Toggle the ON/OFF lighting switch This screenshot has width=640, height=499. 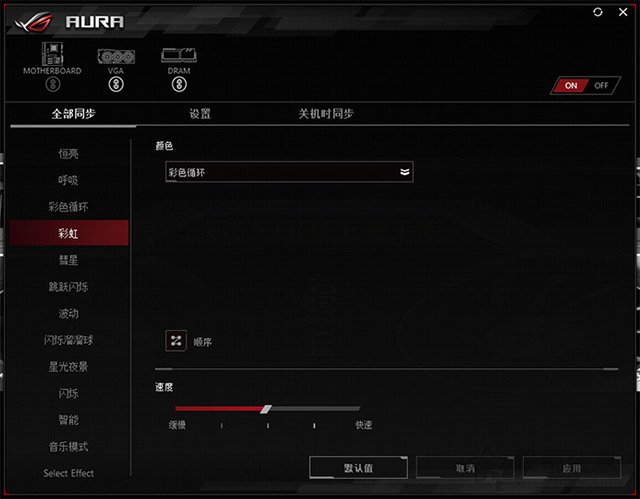584,85
